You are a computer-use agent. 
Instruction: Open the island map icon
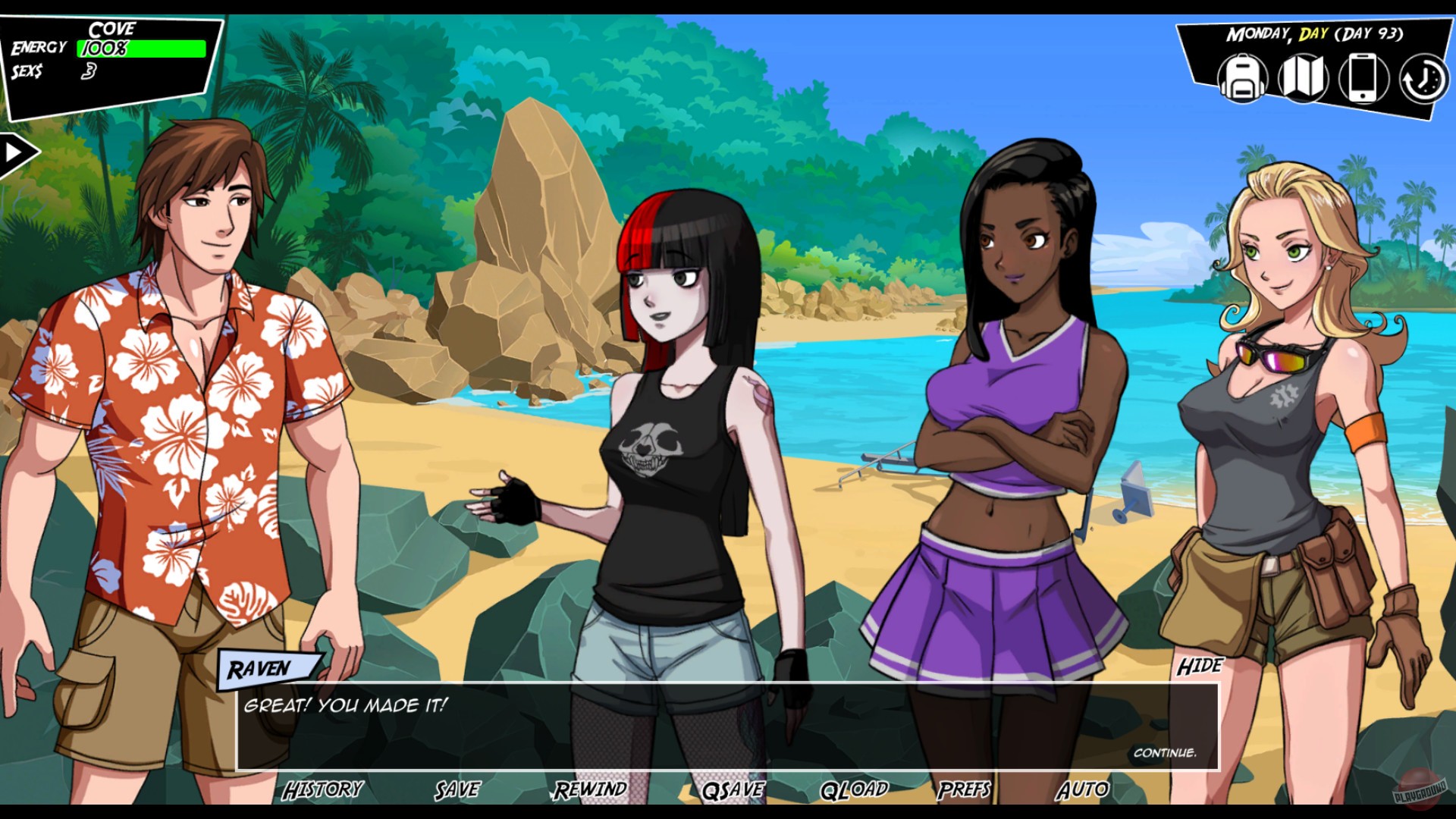point(1303,78)
